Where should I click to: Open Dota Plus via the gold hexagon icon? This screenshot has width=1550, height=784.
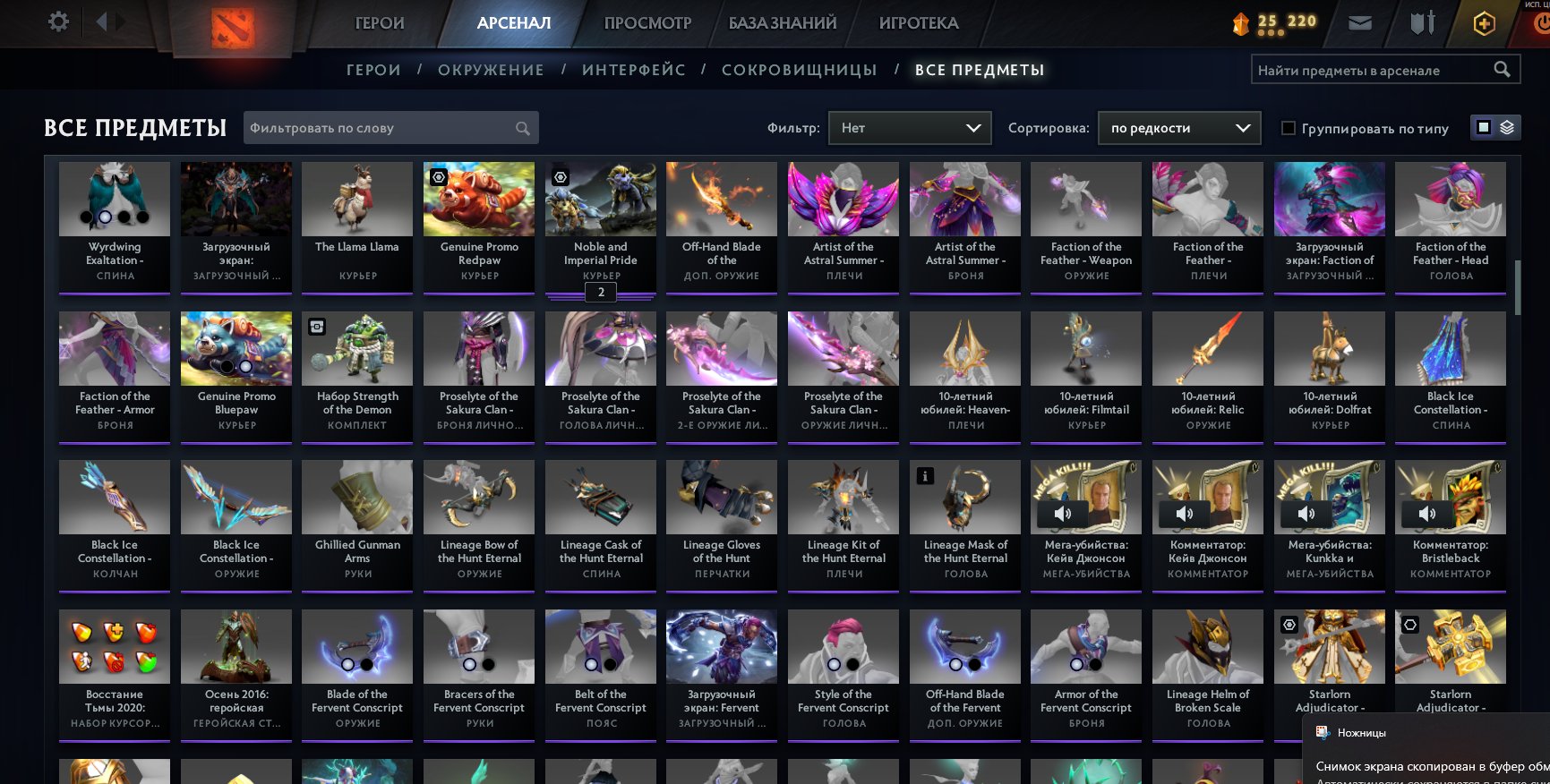coord(1483,21)
